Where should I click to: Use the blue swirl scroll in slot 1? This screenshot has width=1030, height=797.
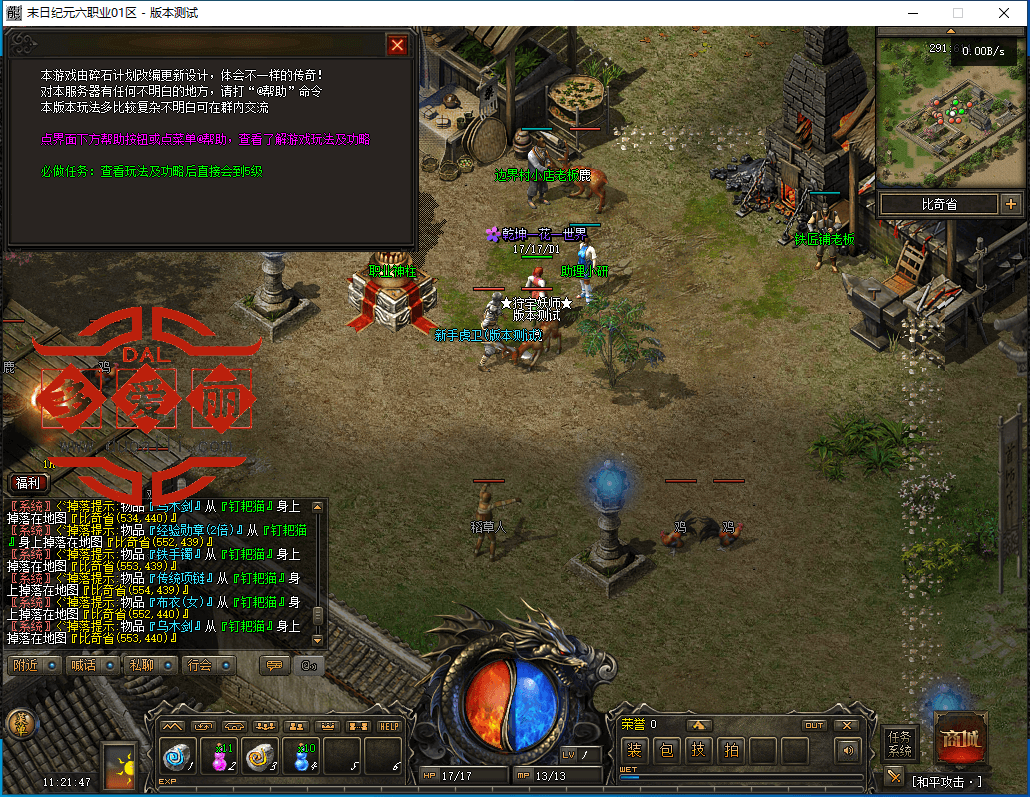[179, 757]
